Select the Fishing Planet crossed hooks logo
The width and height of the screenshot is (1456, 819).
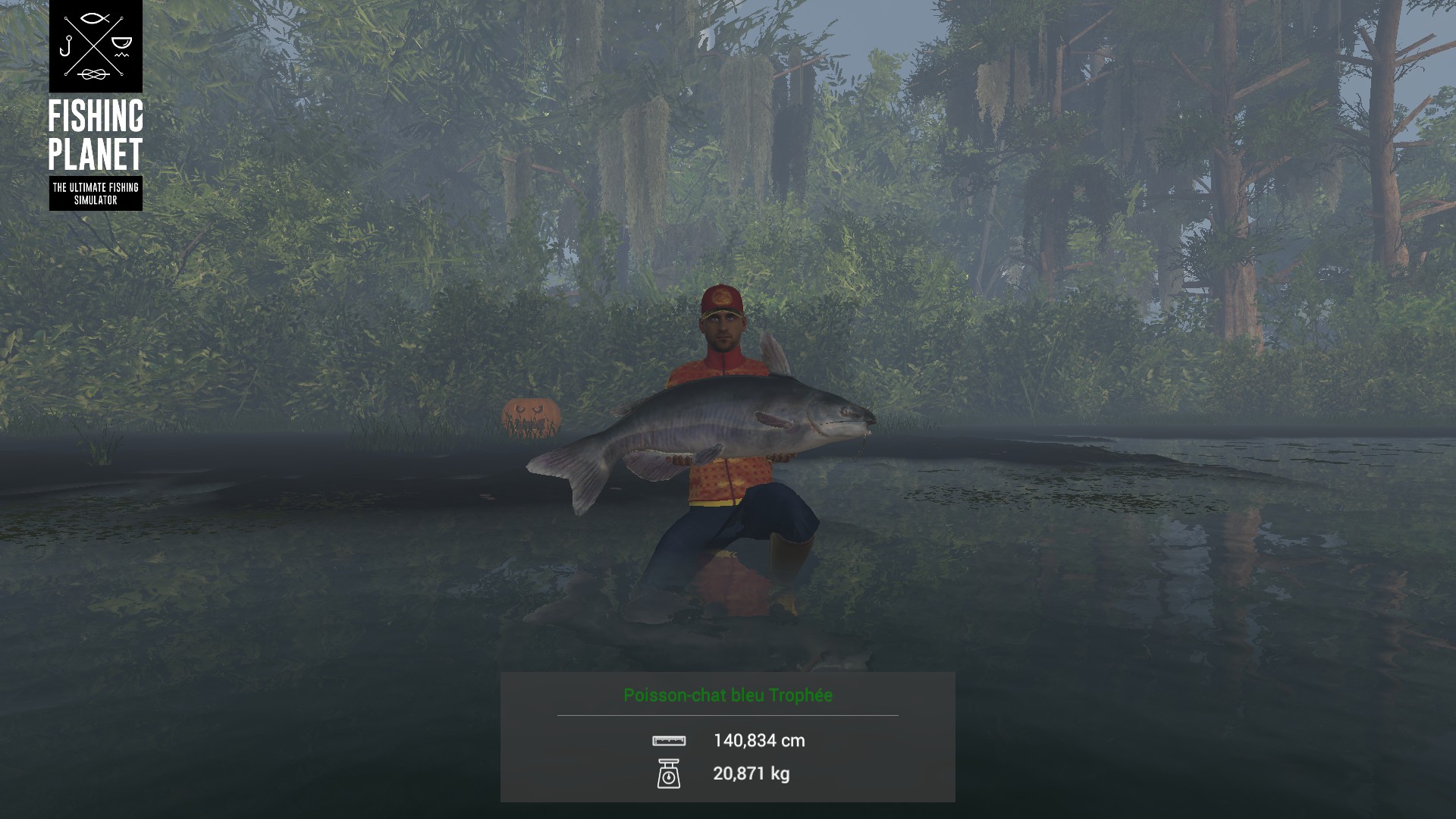point(95,49)
